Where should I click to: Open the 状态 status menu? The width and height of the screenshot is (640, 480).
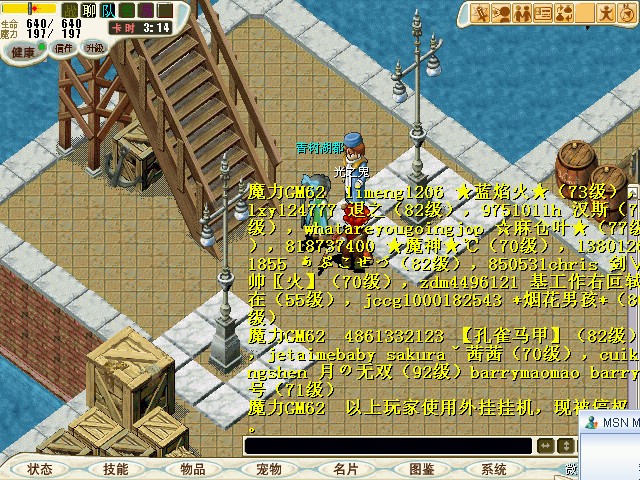[40, 468]
